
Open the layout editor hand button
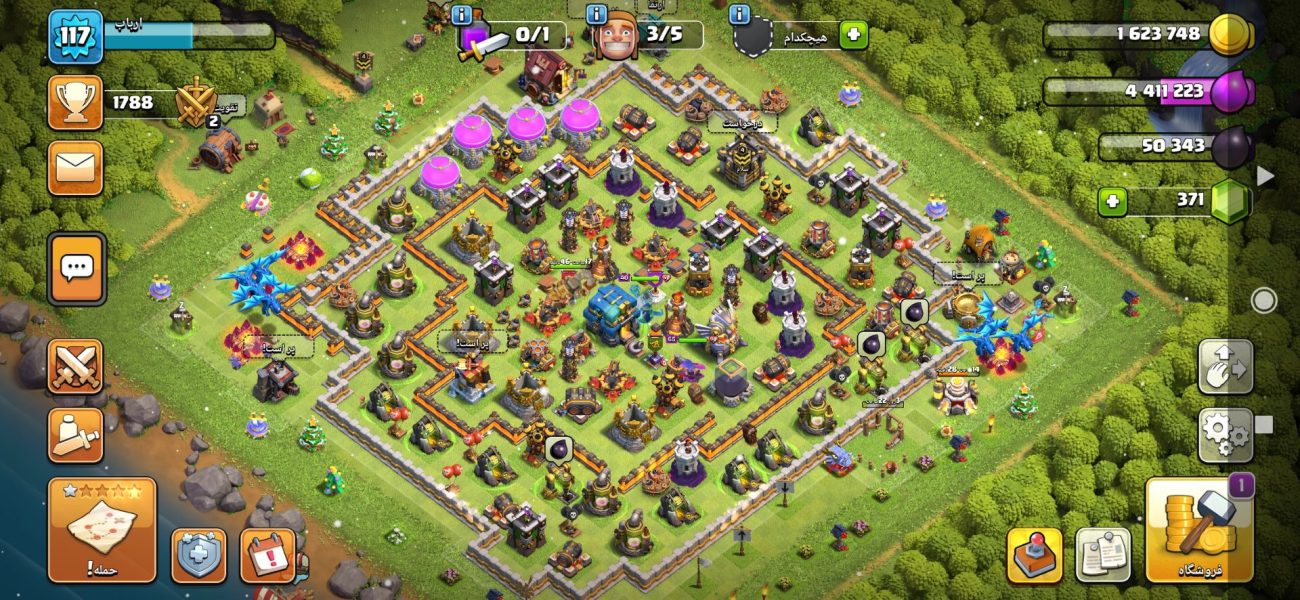tap(1226, 367)
